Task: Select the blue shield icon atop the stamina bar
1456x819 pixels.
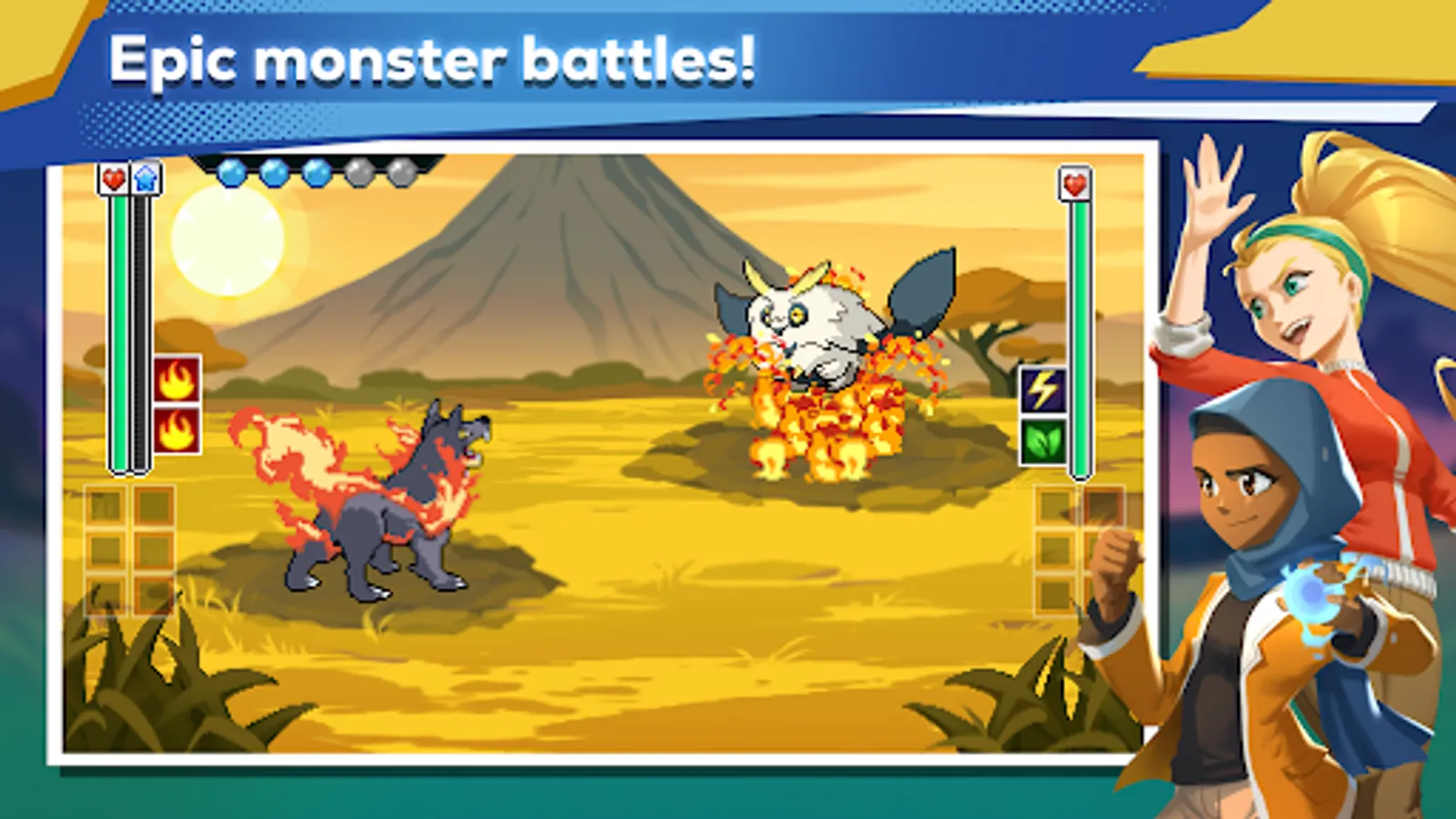Action: tap(144, 180)
